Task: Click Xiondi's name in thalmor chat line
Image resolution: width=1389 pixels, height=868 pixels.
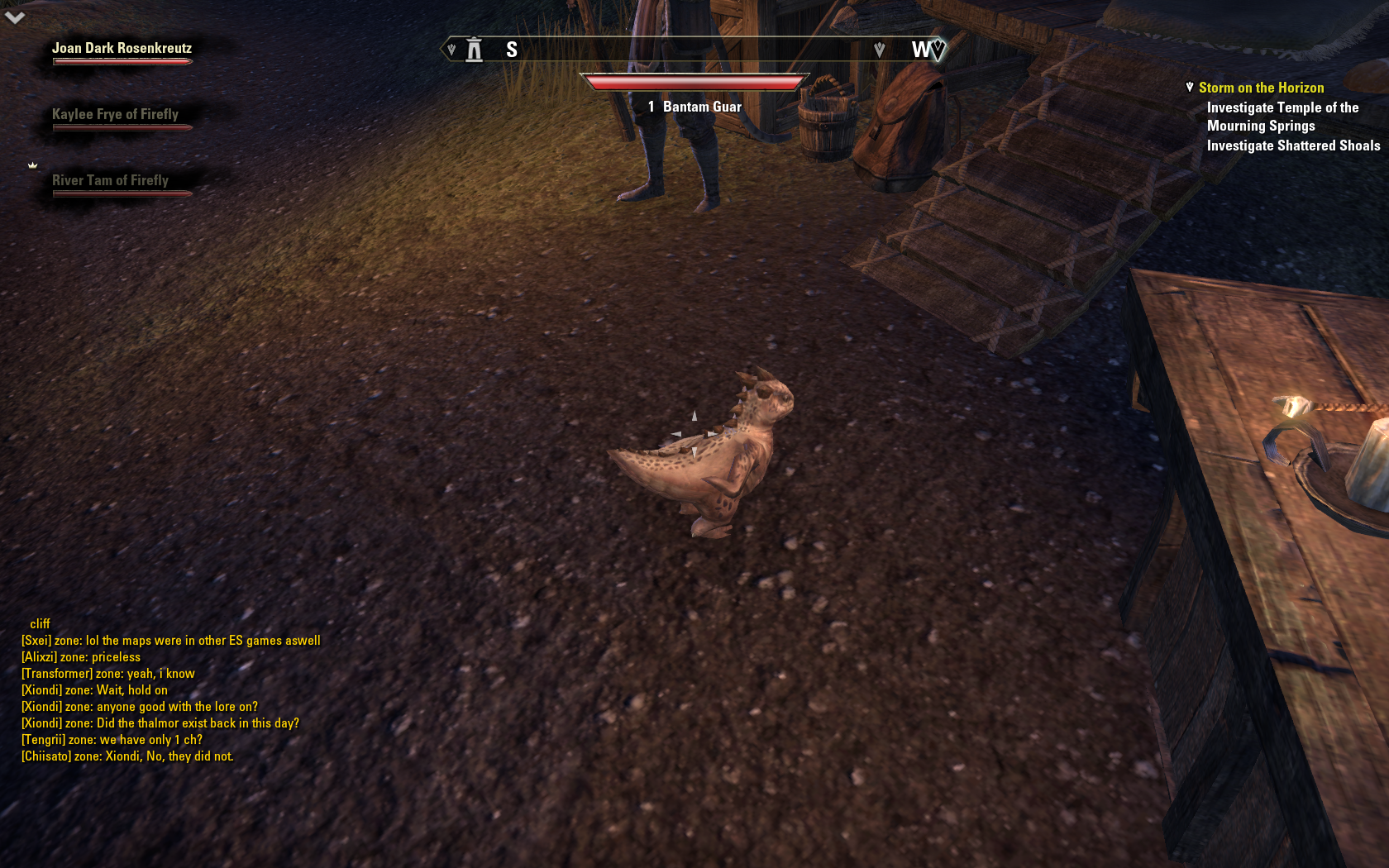Action: click(41, 723)
